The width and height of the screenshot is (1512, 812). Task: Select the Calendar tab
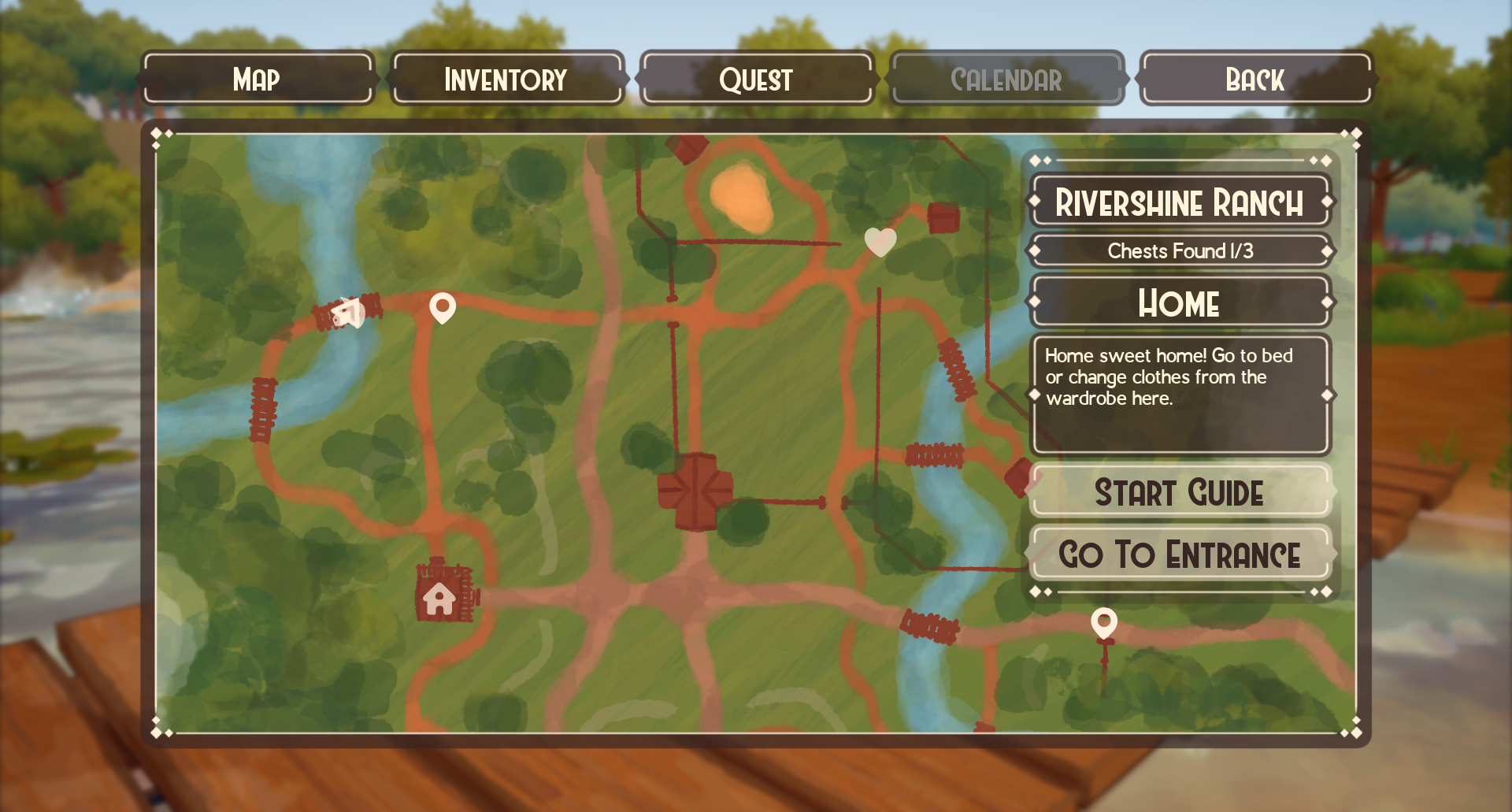click(1006, 79)
